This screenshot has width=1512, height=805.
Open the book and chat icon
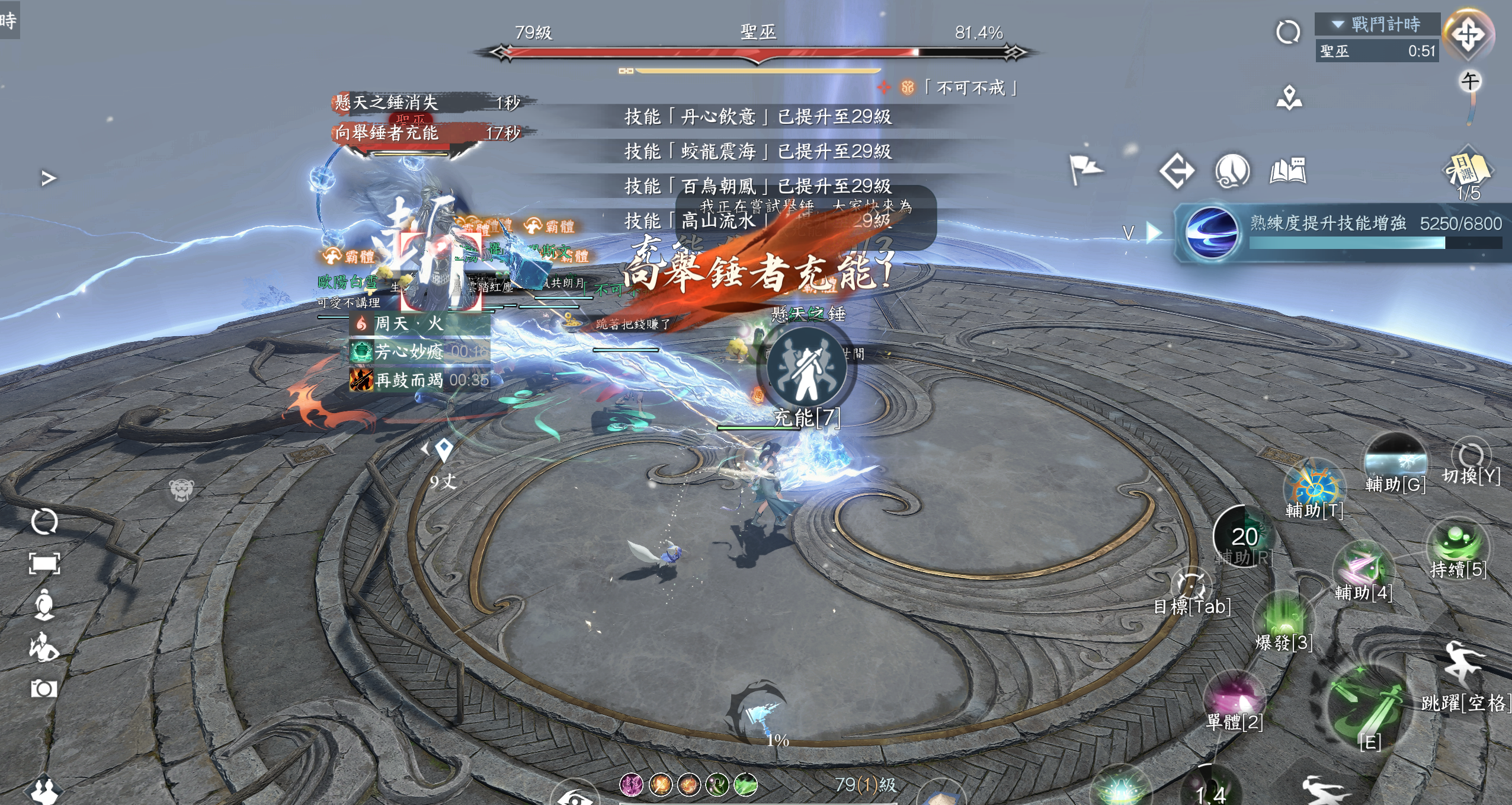click(1288, 172)
